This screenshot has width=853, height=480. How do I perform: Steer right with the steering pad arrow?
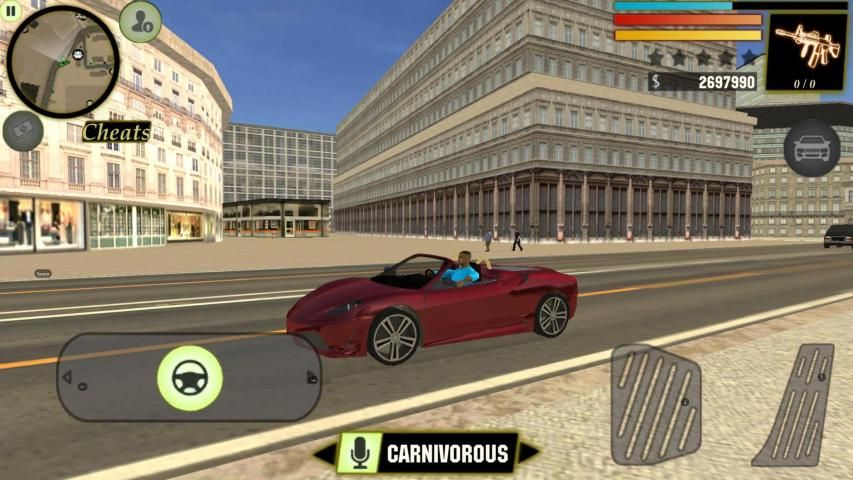coord(311,378)
